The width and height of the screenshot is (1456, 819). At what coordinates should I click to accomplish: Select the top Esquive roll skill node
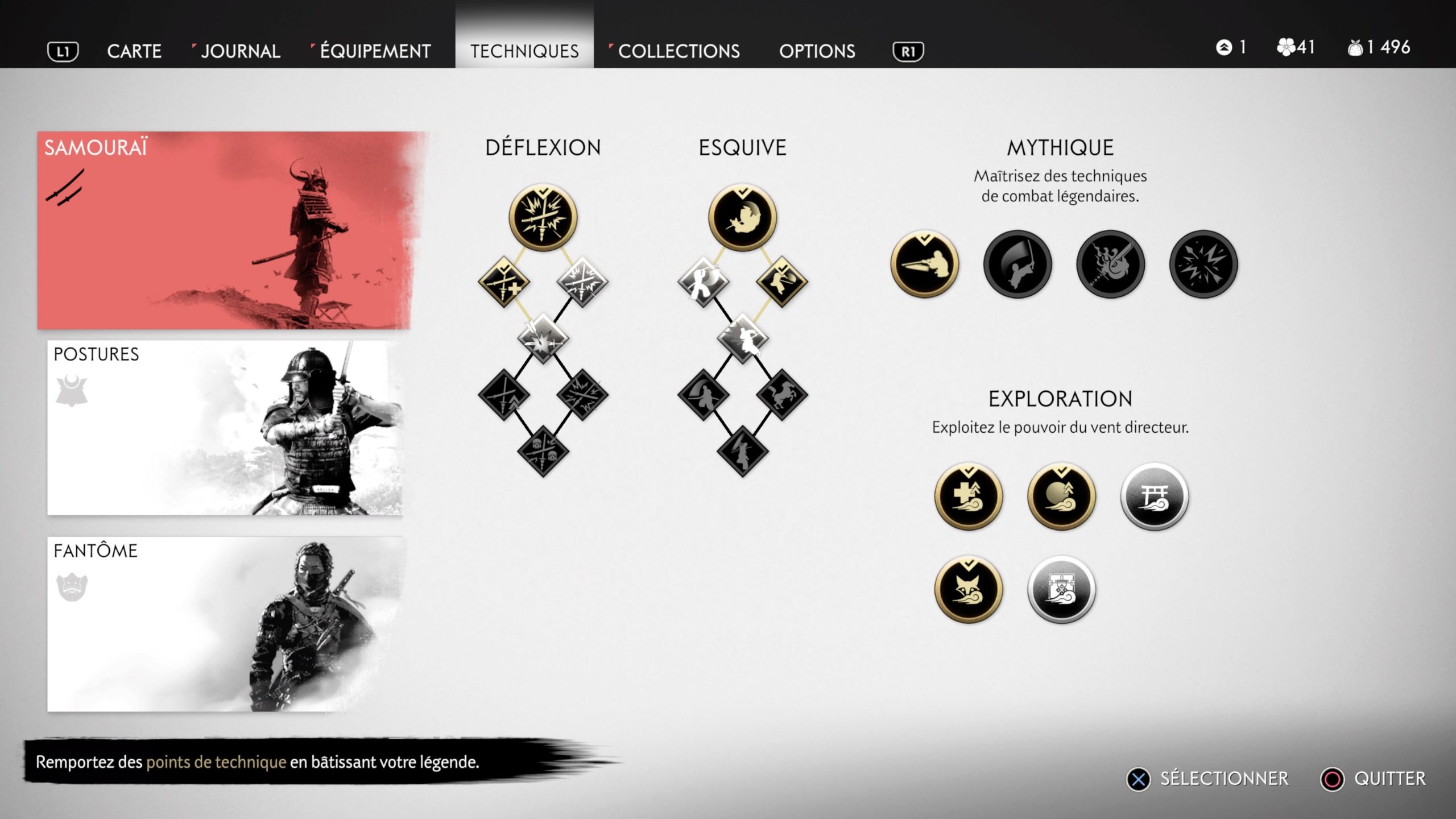tap(742, 218)
